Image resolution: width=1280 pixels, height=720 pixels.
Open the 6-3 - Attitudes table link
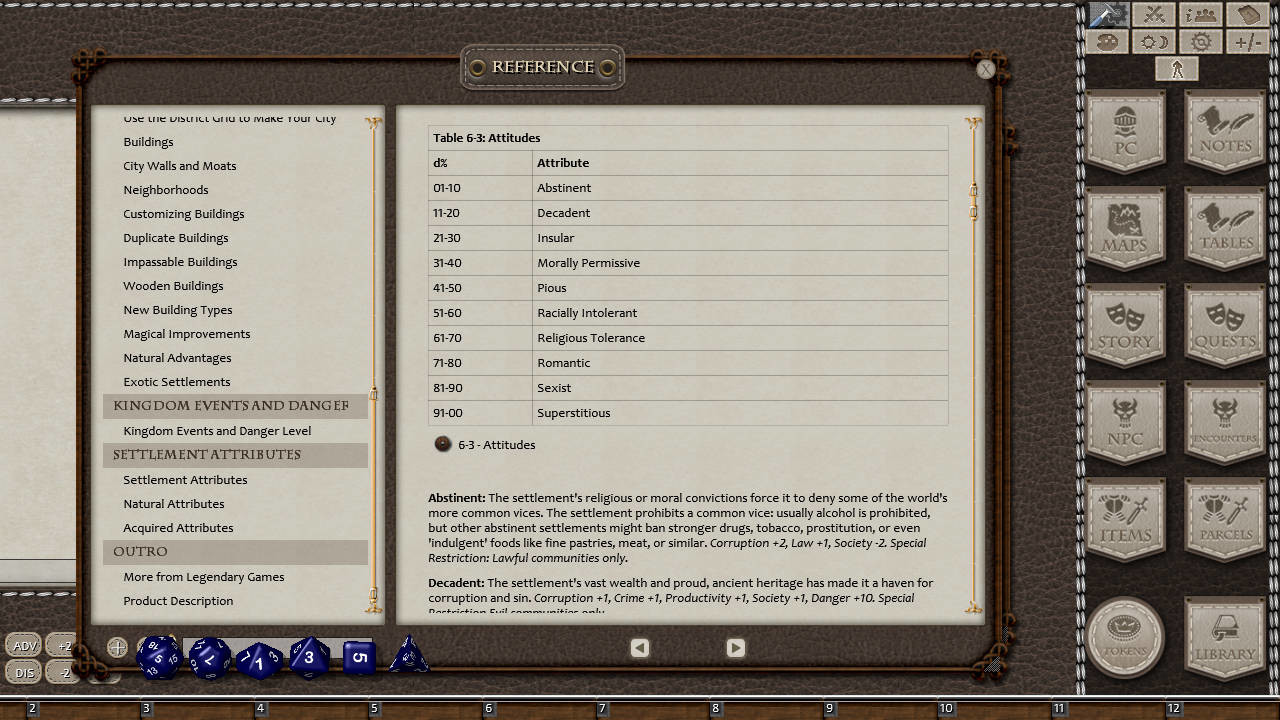pos(495,444)
